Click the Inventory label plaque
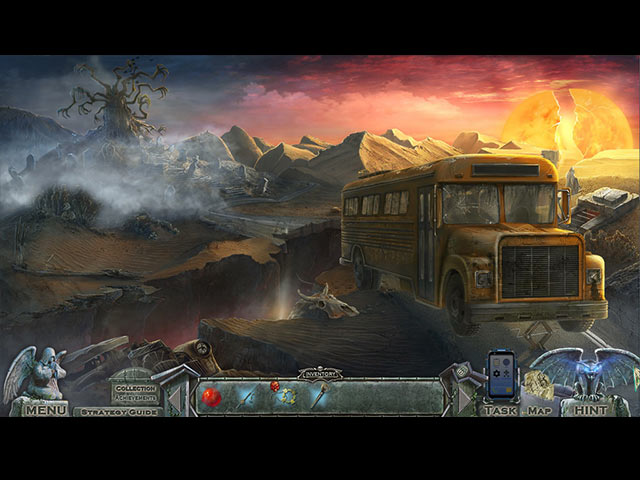640x480 pixels. pos(320,374)
